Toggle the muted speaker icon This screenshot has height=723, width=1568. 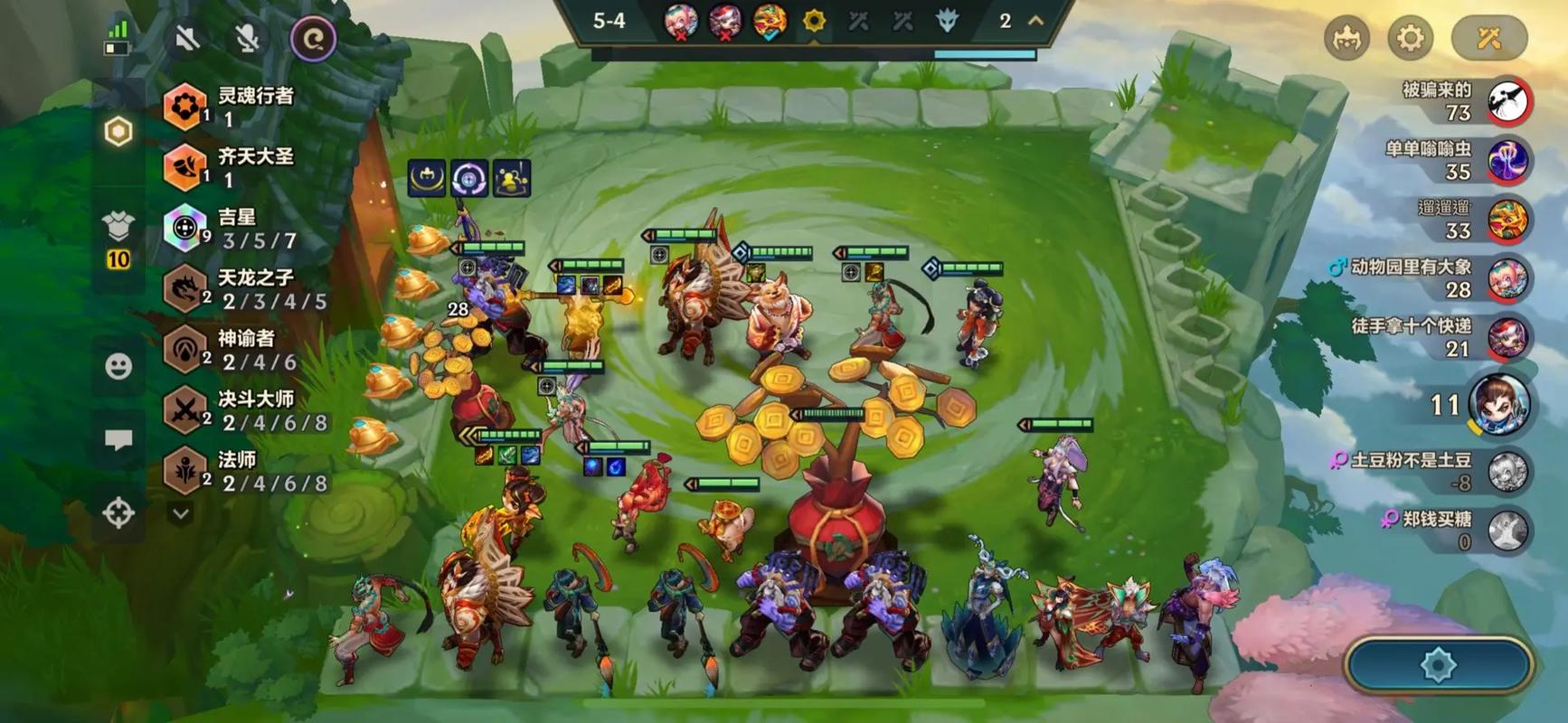(x=187, y=38)
